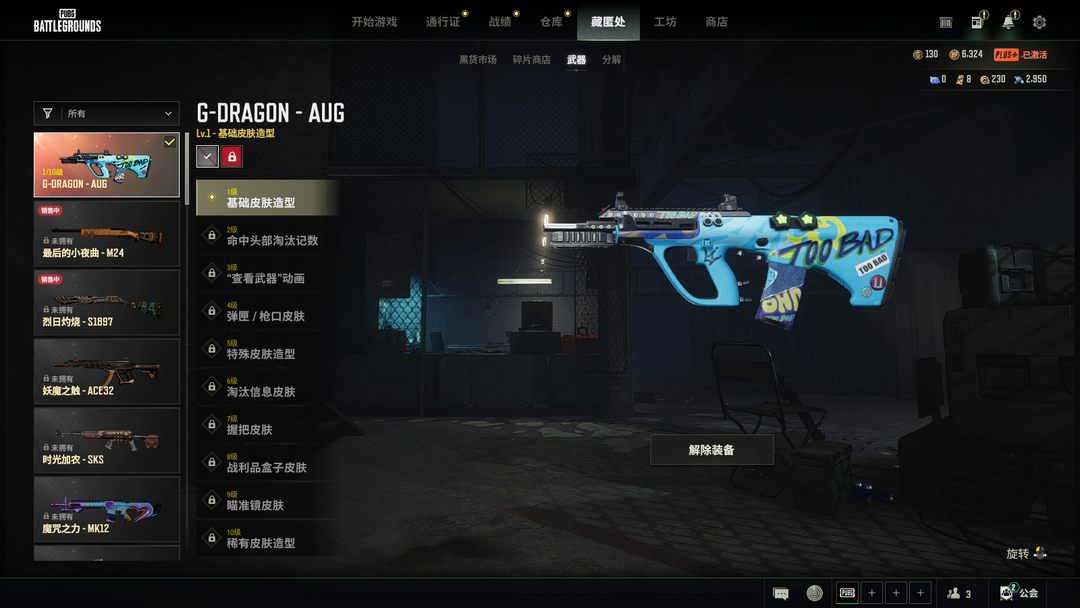Select the 妖魔之触 - ACE32 skin
Viewport: 1080px width, 608px height.
[x=107, y=371]
